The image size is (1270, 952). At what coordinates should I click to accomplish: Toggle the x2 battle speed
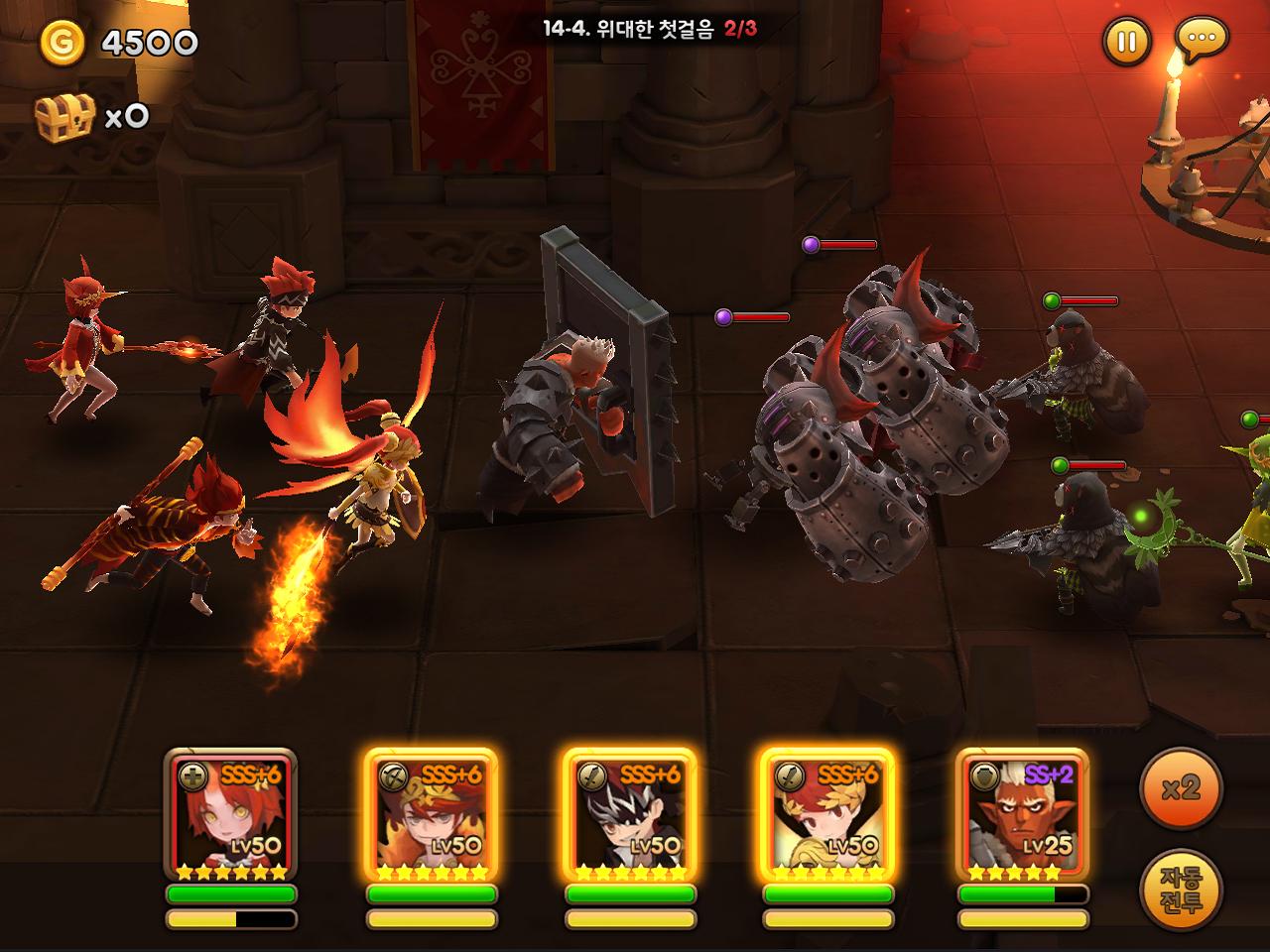1181,788
